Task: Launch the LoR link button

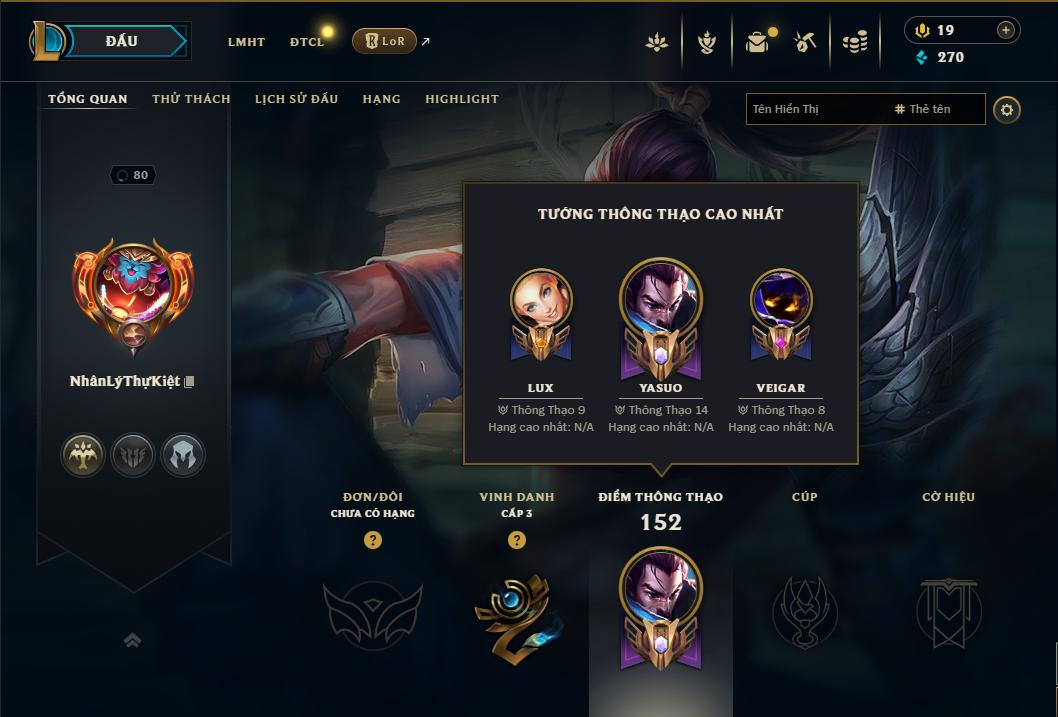Action: [x=385, y=41]
